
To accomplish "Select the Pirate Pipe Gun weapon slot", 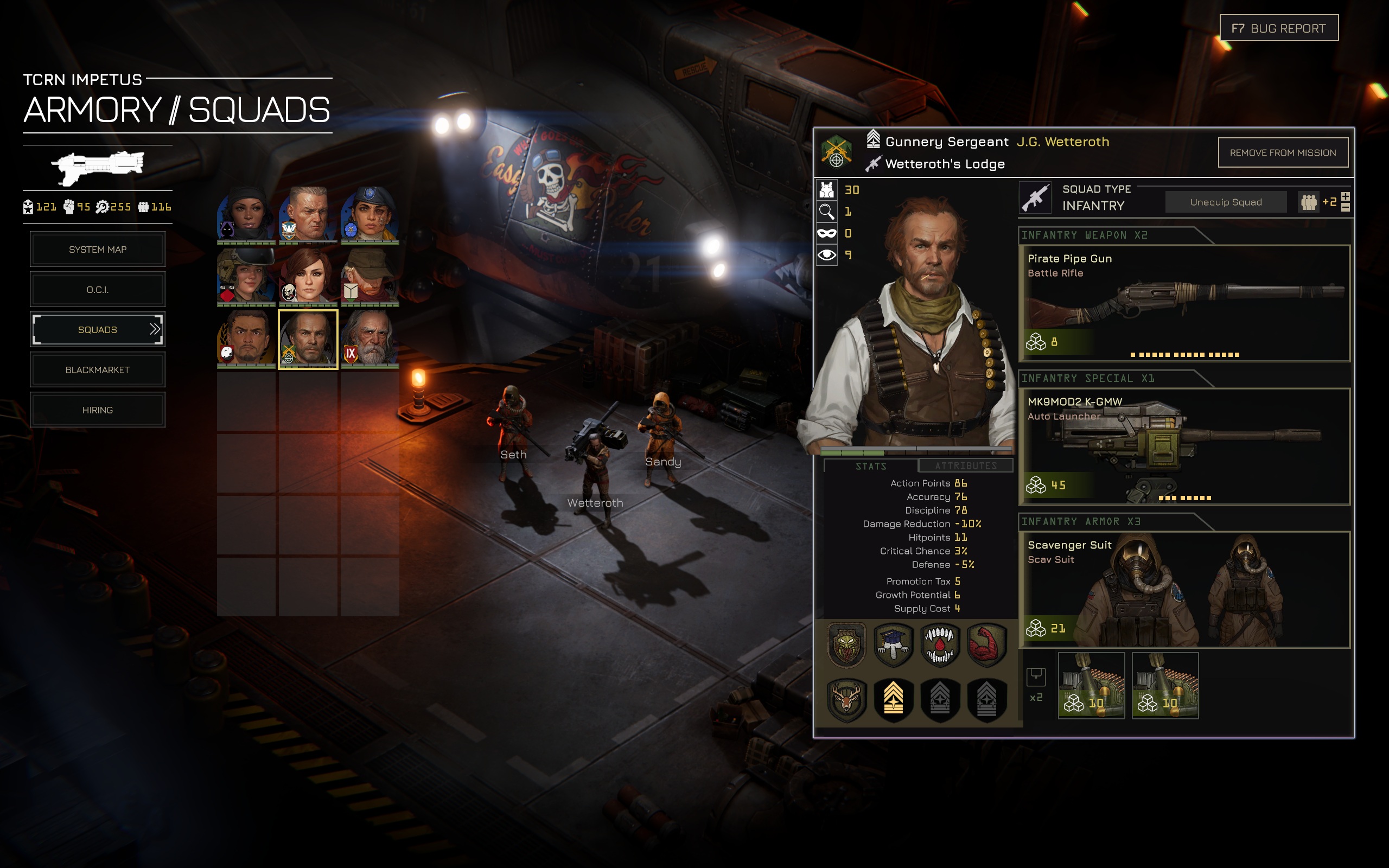I will 1183,304.
